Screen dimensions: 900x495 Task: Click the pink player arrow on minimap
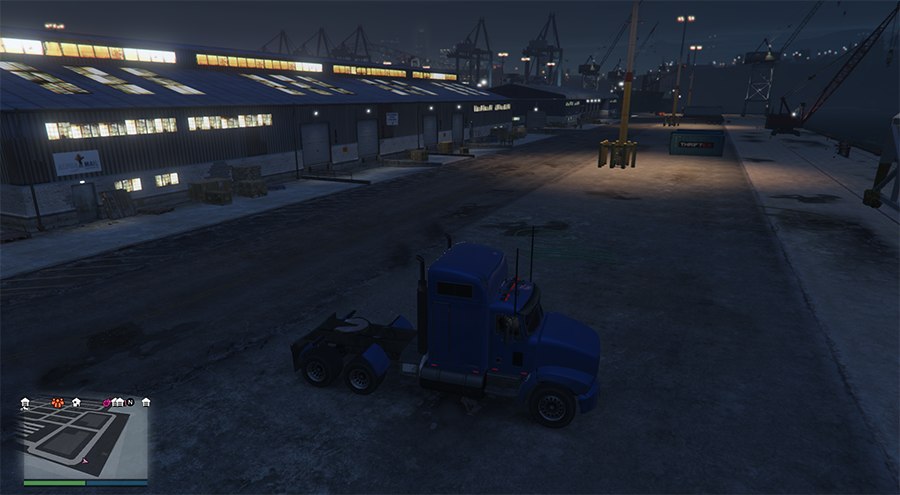pos(86,461)
